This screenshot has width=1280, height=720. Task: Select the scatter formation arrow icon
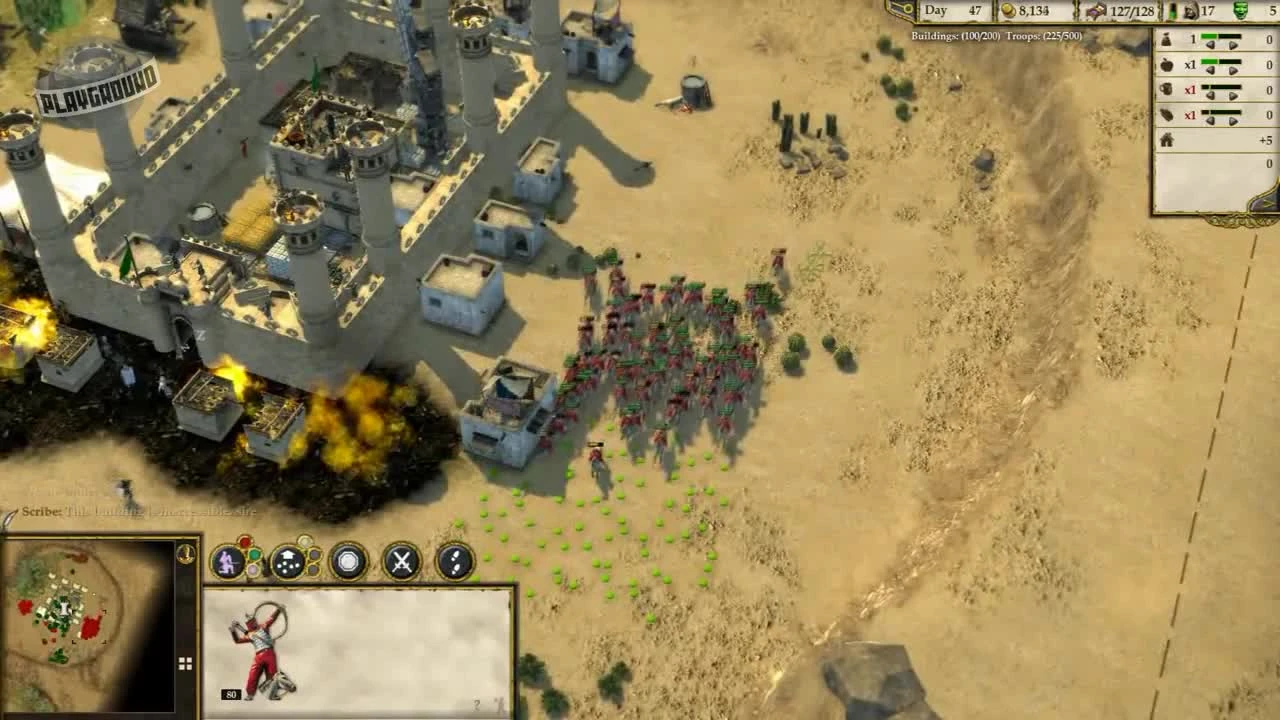[288, 560]
